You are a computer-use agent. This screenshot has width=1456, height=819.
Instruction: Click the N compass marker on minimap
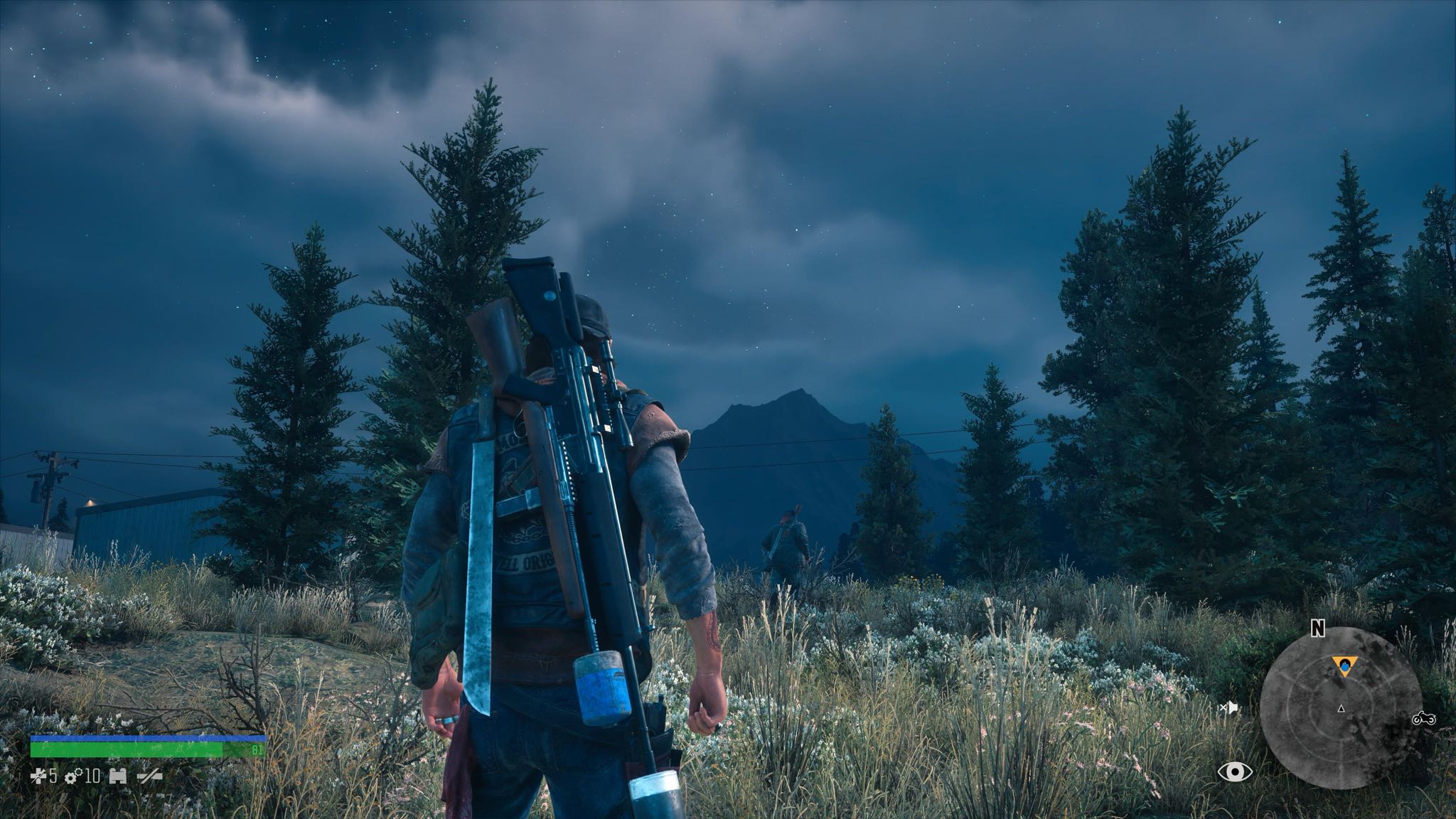1318,628
